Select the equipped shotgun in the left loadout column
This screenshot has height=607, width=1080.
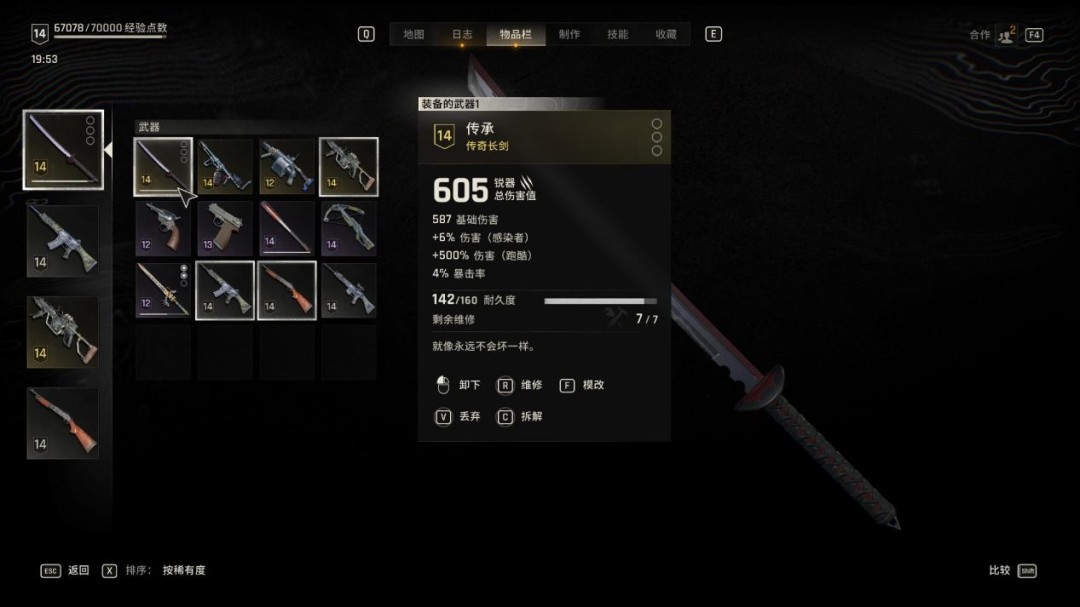click(x=63, y=424)
